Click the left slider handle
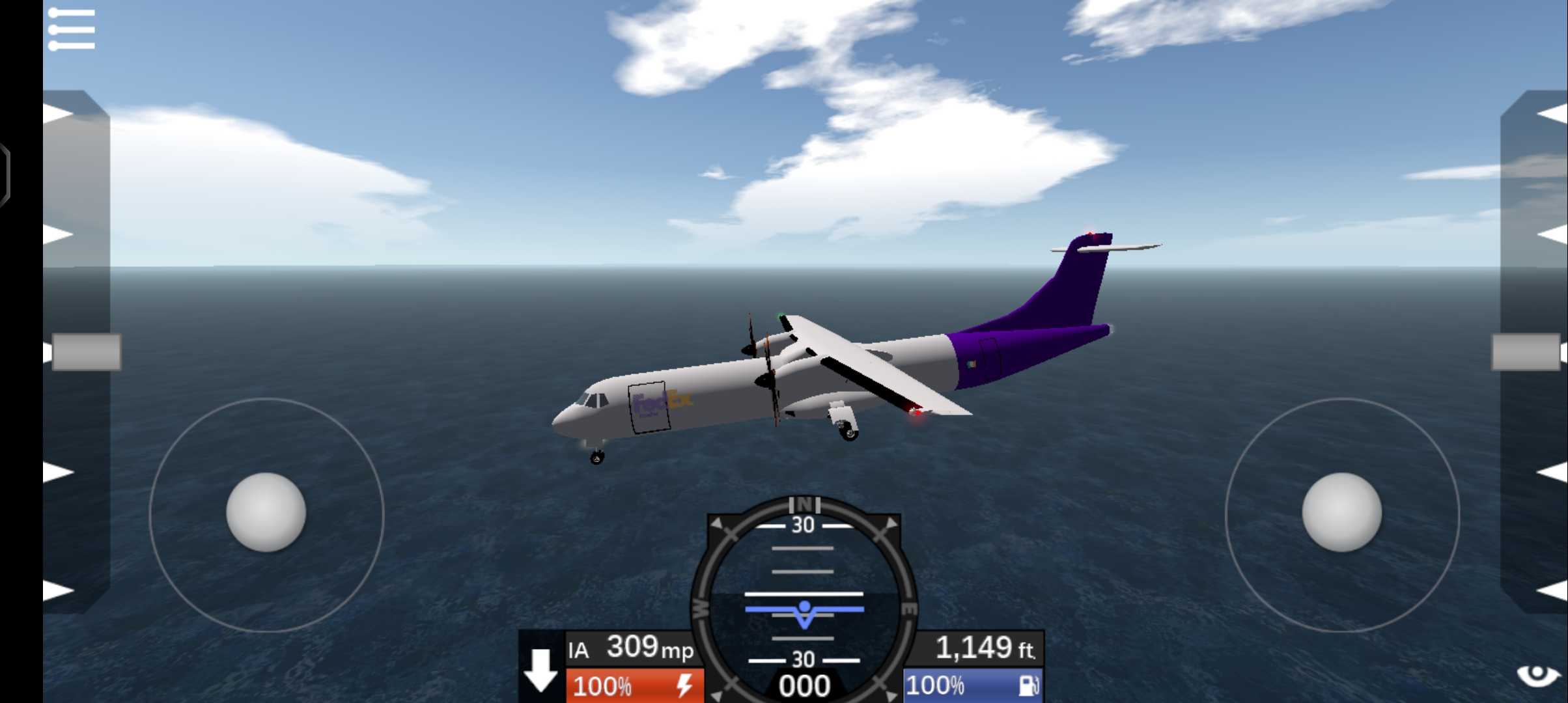Viewport: 1568px width, 703px height. [86, 352]
